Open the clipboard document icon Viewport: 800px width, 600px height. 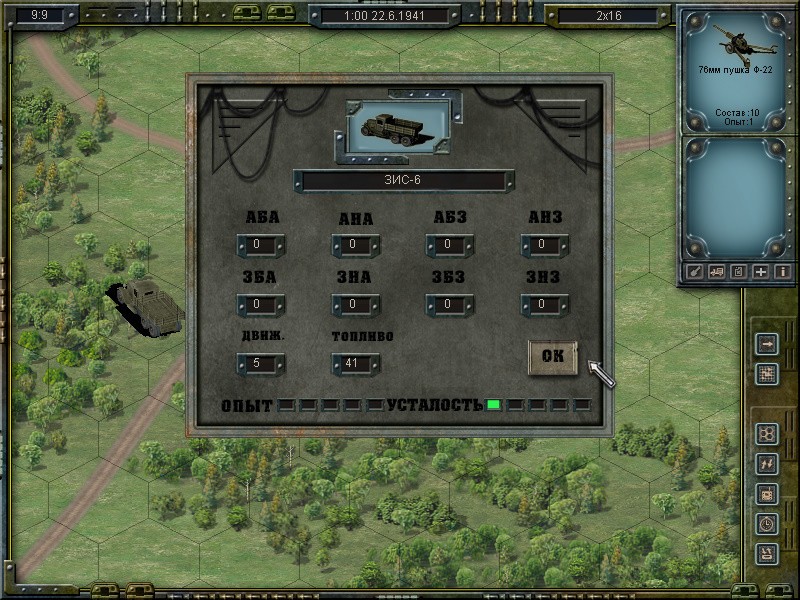739,271
